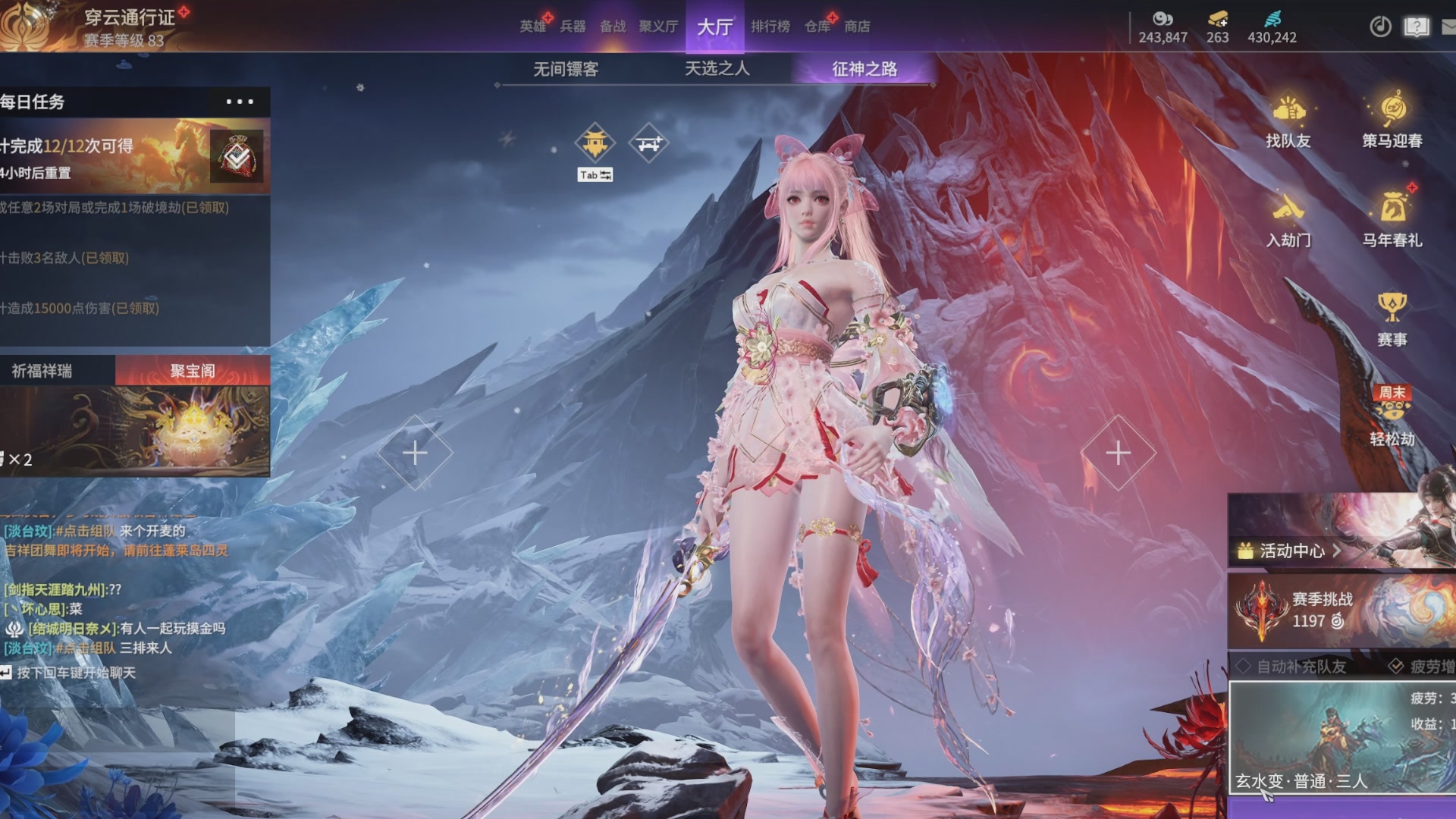
Task: Switch to the 无间镖客 mode tab
Action: click(566, 69)
